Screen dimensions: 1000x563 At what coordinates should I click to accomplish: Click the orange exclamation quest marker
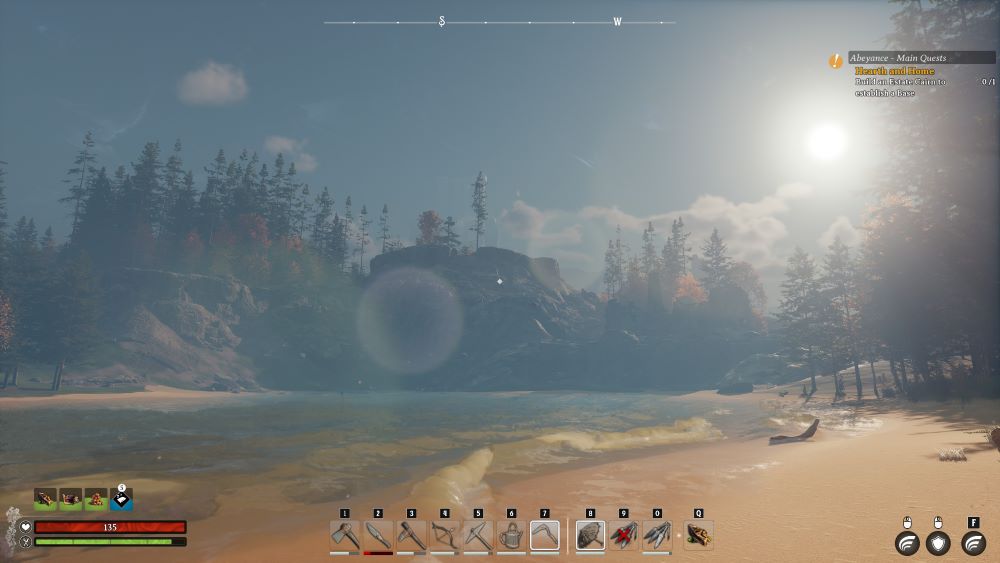point(836,61)
